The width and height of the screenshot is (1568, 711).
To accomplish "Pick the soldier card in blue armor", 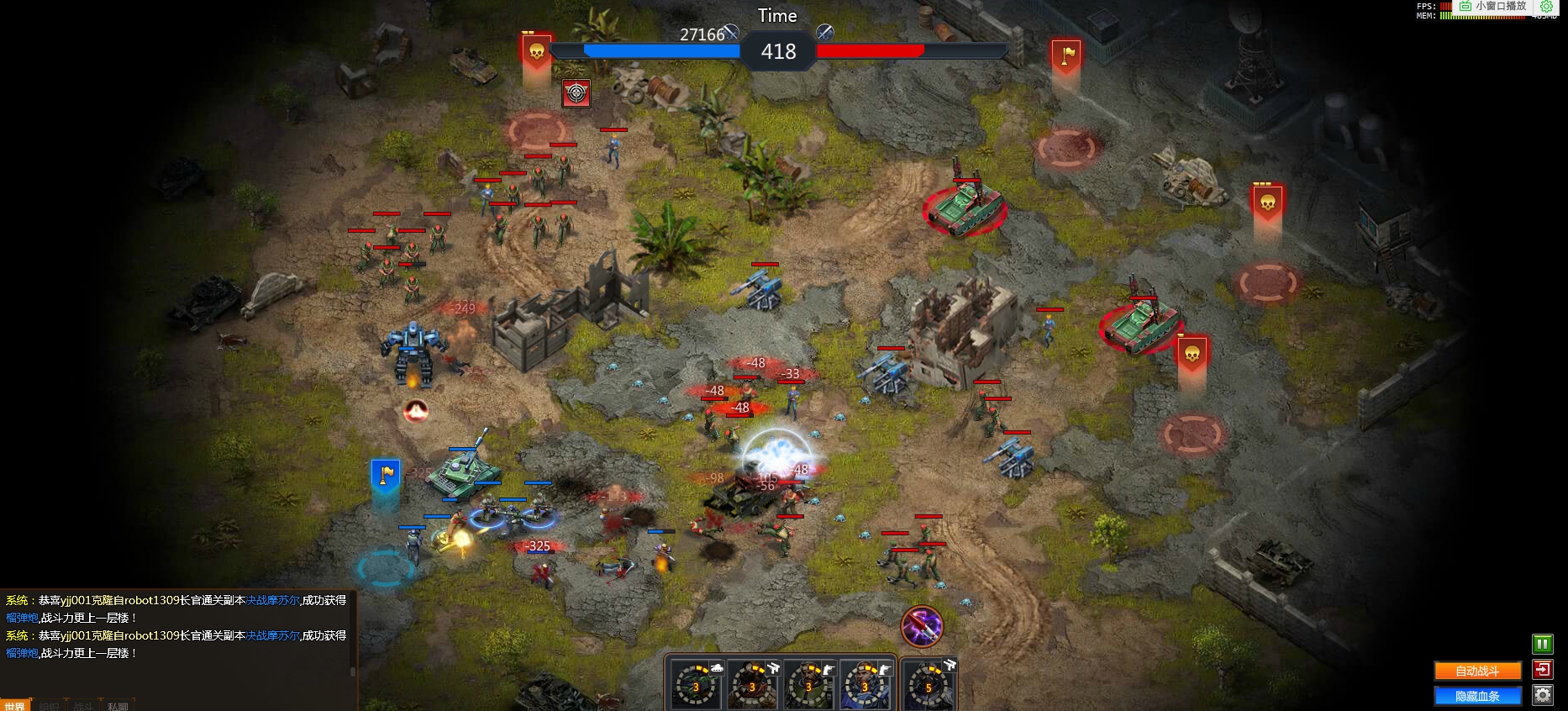I will (865, 684).
